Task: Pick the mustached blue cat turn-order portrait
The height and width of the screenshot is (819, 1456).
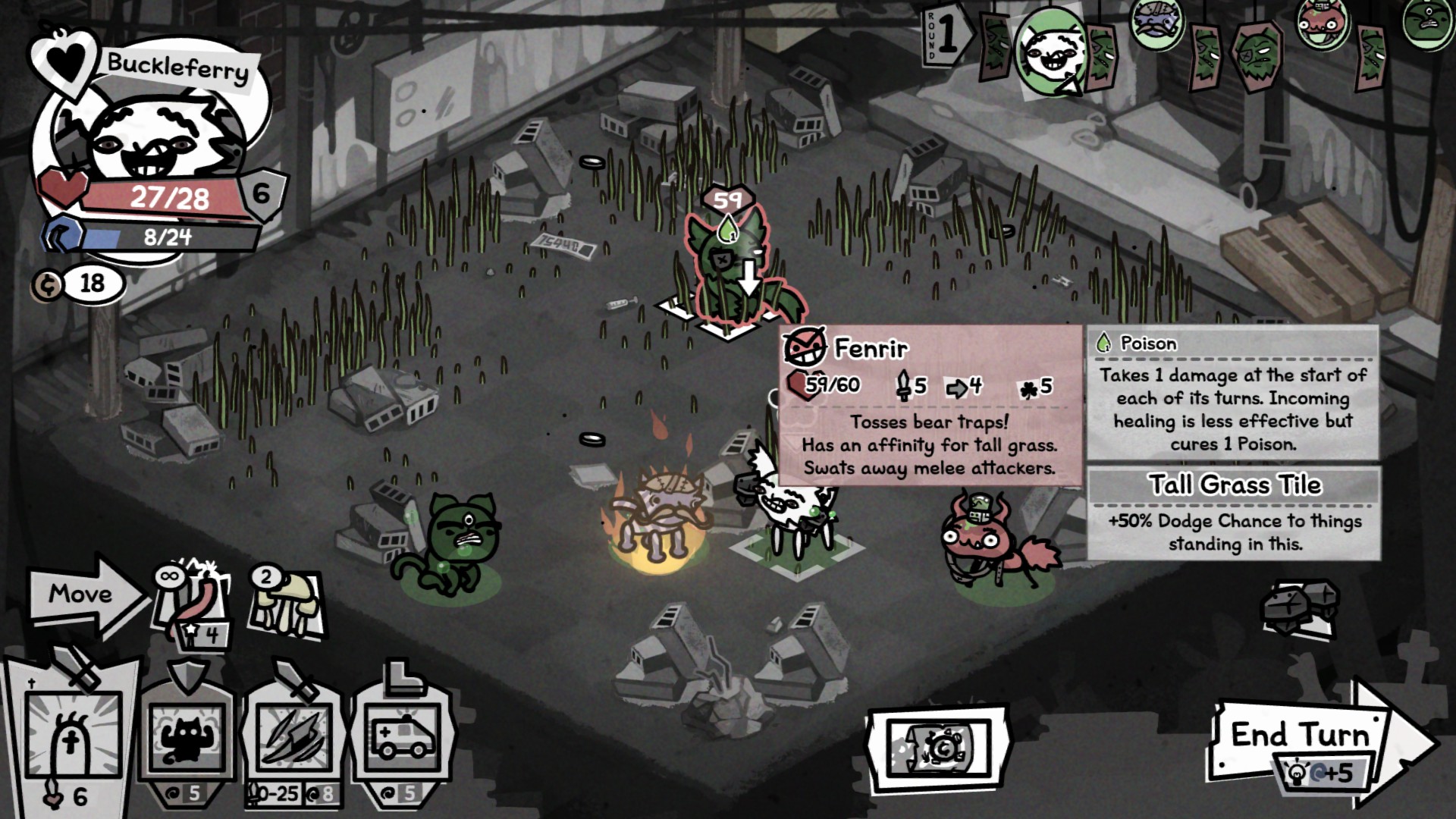Action: [1156, 21]
